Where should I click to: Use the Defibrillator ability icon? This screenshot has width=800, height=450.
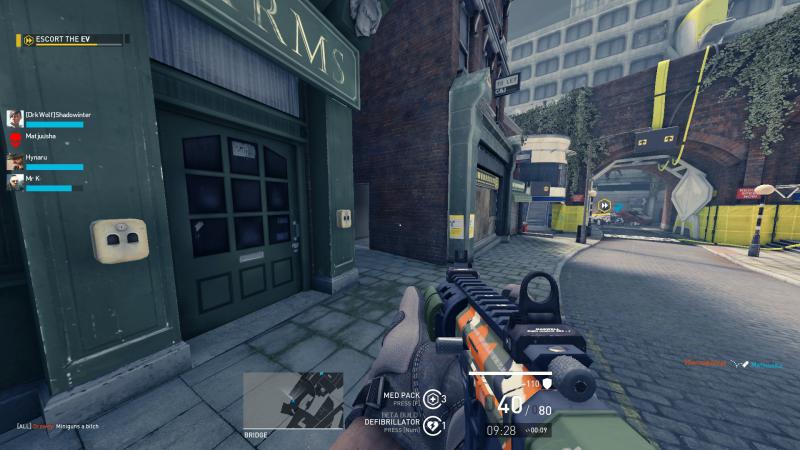tap(432, 425)
